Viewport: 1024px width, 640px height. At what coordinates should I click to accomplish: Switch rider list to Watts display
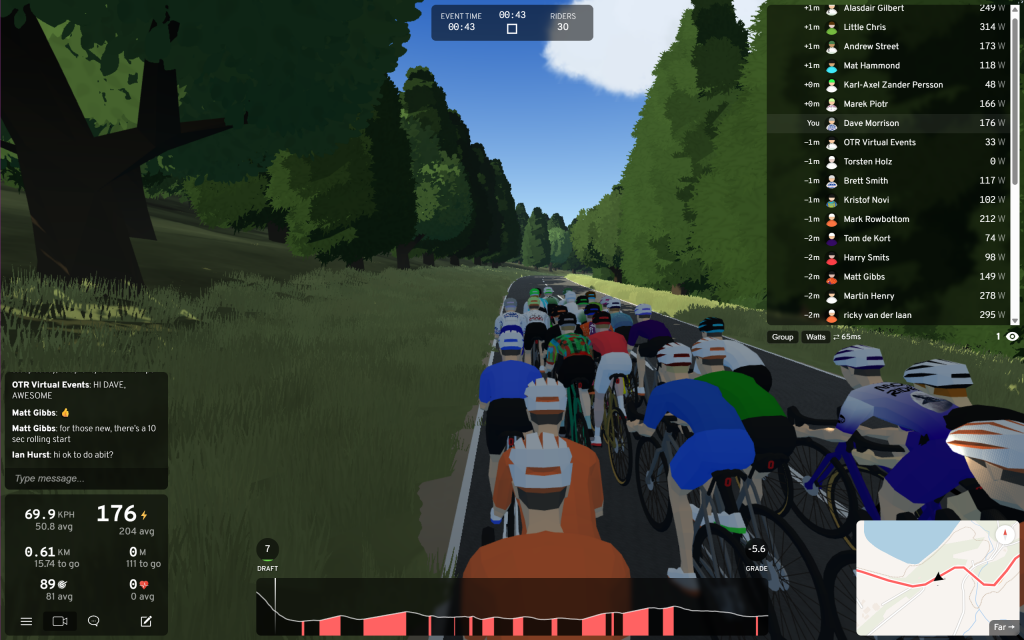coord(816,337)
